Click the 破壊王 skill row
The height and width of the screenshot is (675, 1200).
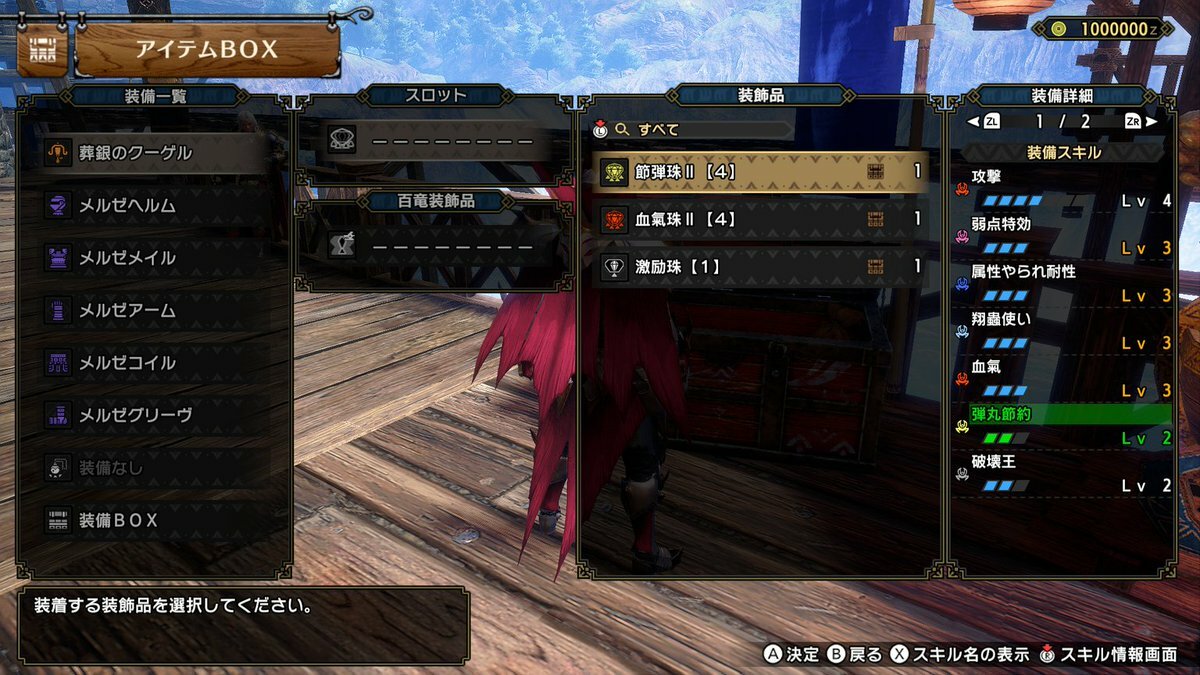[1064, 474]
